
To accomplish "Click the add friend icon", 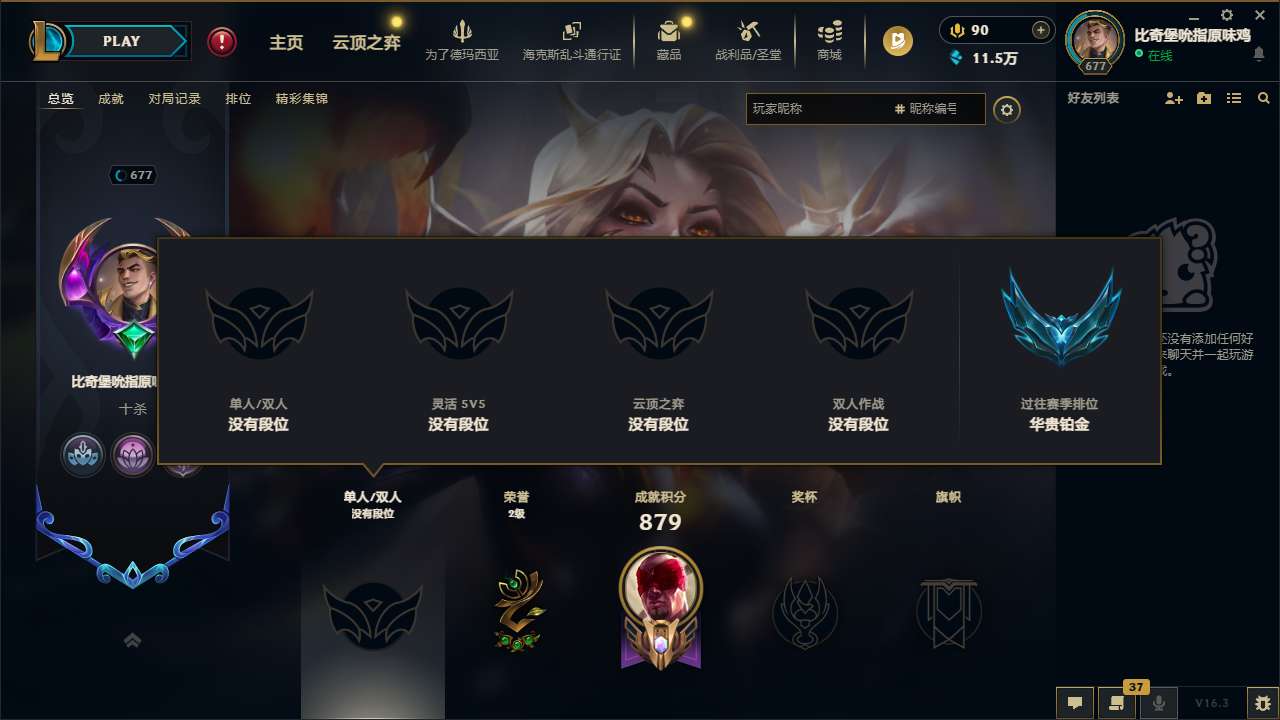I will click(x=1172, y=98).
